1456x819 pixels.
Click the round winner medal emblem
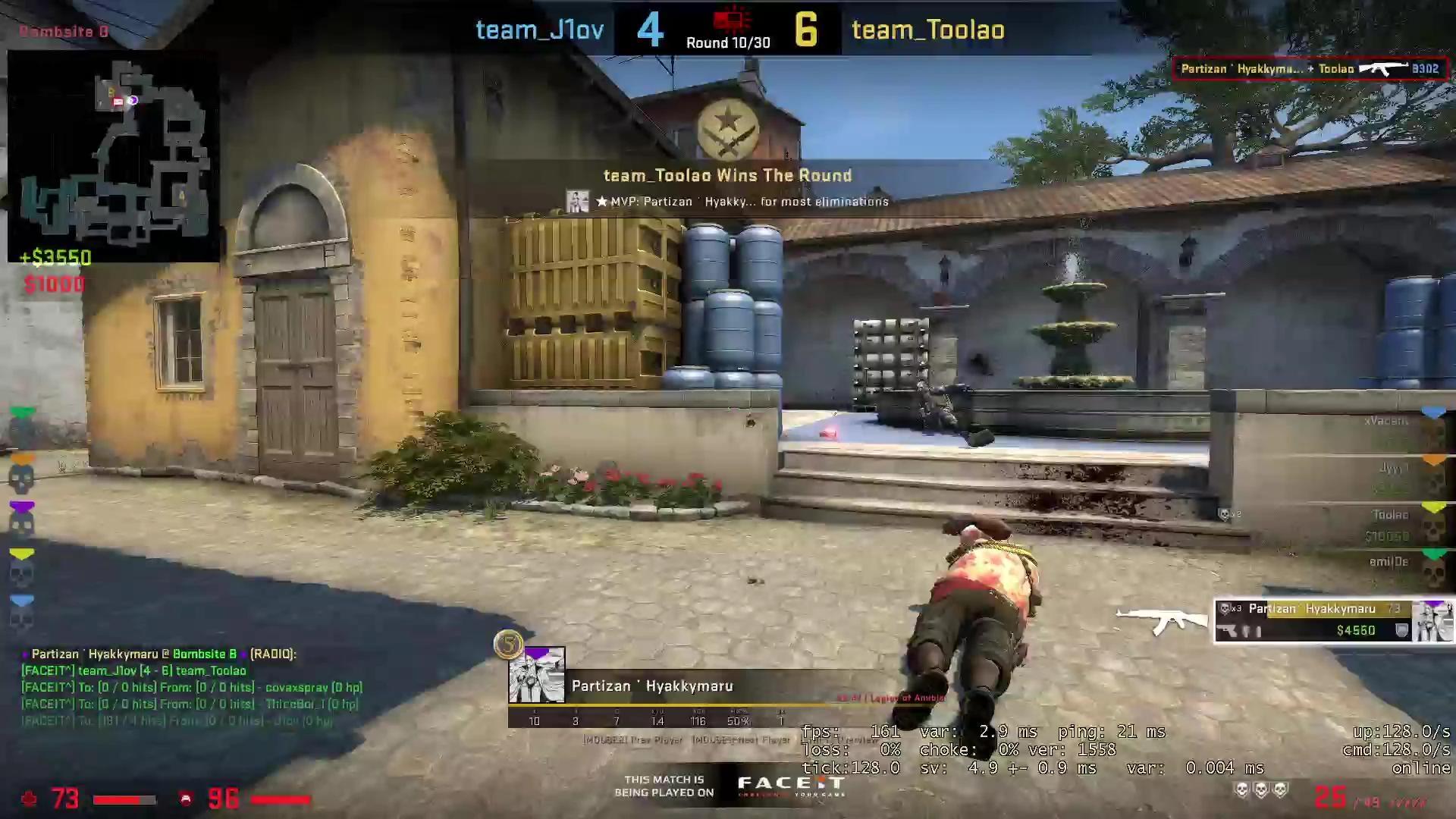coord(727,130)
